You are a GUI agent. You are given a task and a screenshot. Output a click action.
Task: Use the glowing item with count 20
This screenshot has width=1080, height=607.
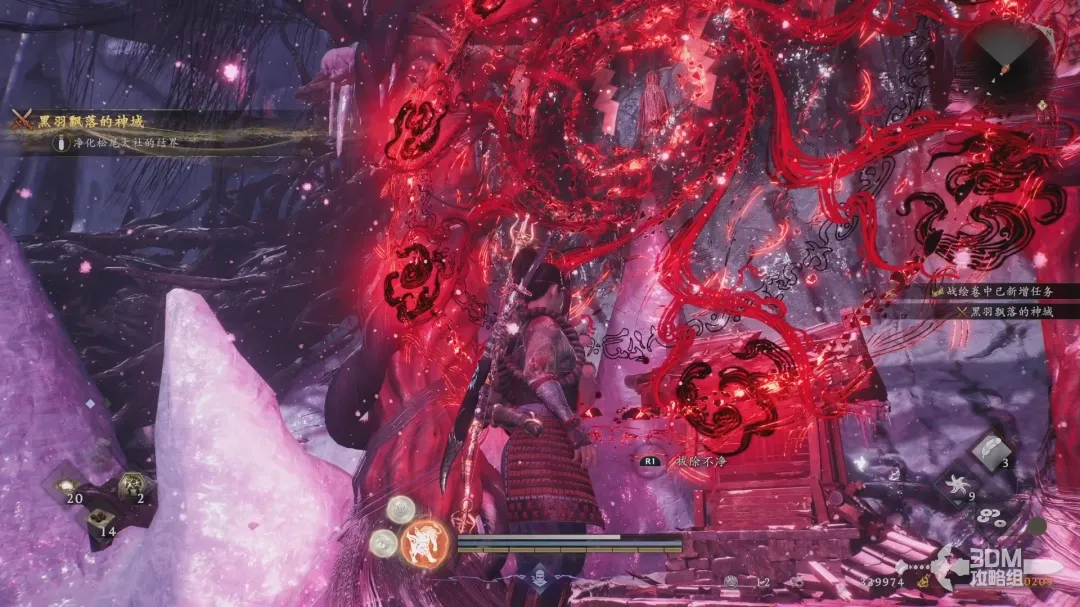[67, 487]
